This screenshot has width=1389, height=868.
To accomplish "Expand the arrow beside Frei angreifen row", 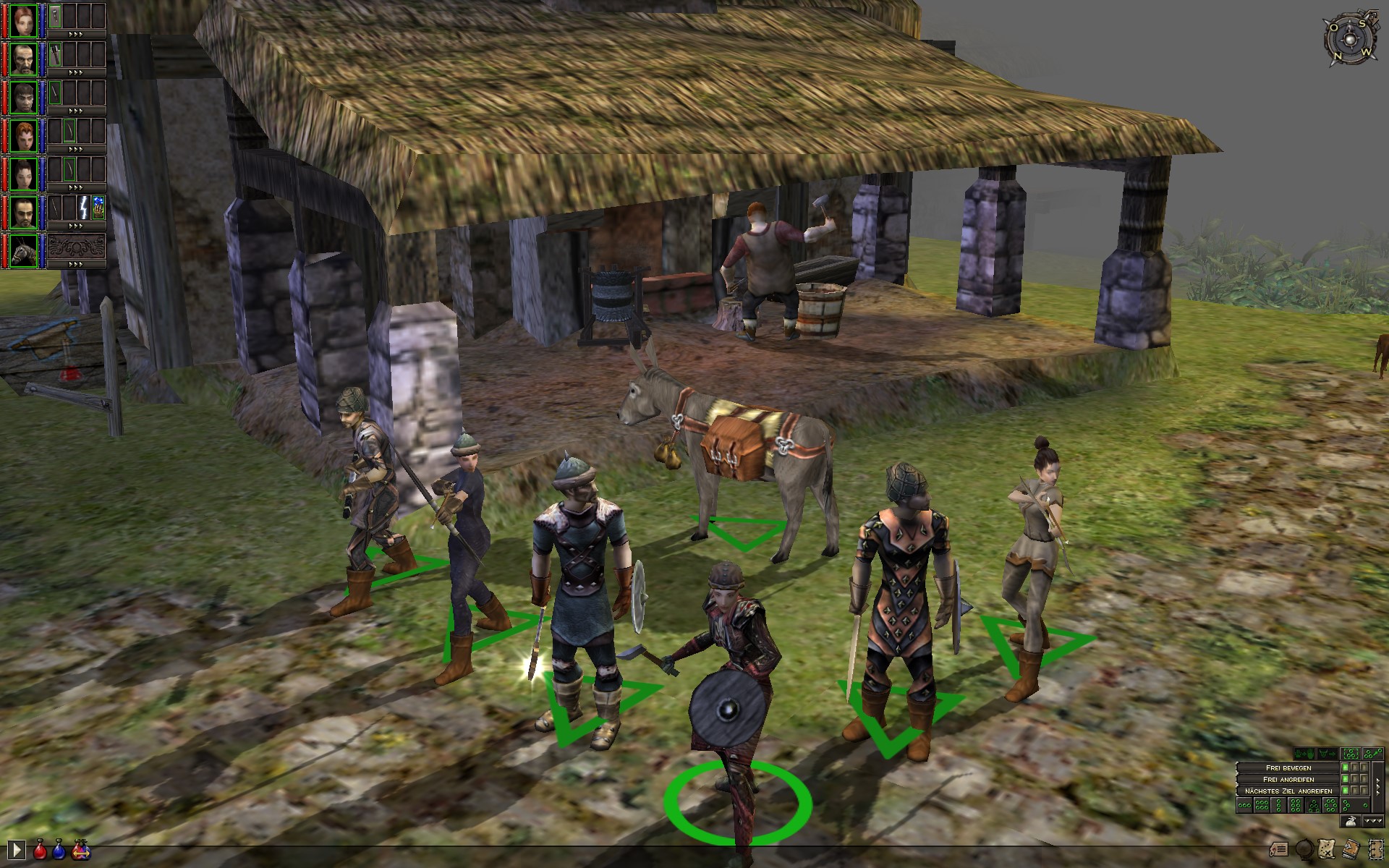I will pos(1378,780).
